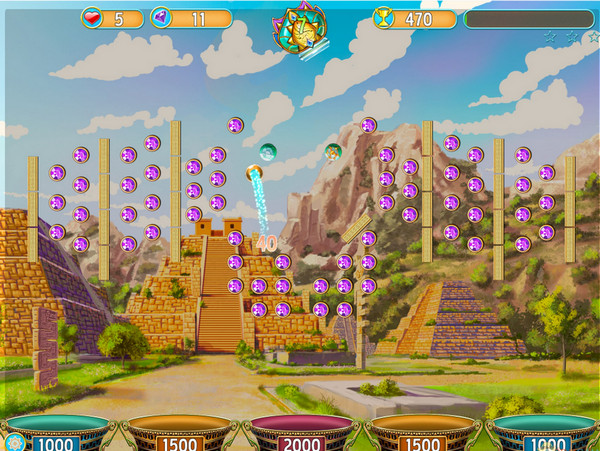The height and width of the screenshot is (451, 600).
Task: Open the settings gear icon
Action: pyautogui.click(x=14, y=442)
